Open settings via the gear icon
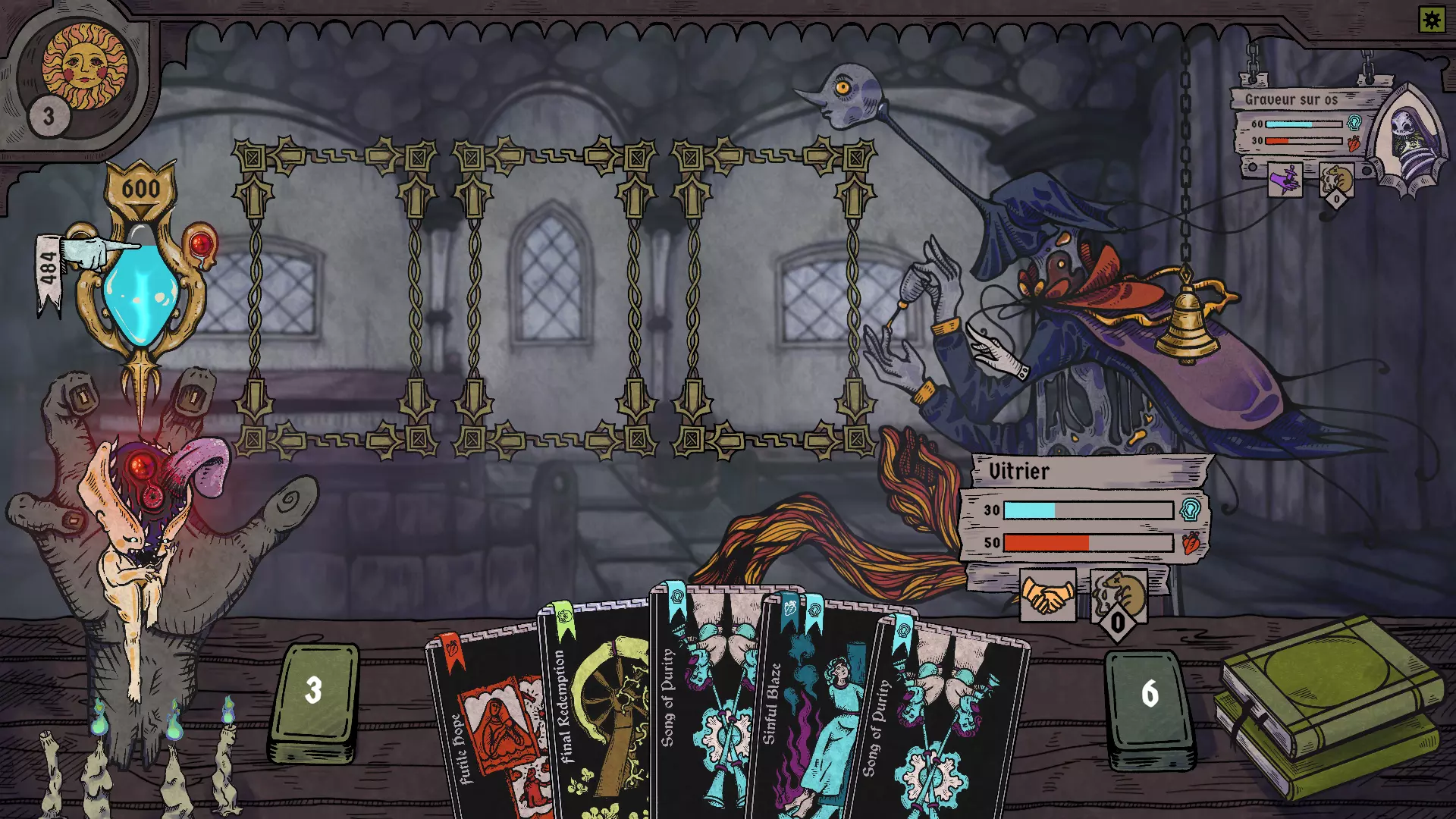The width and height of the screenshot is (1456, 819). 1432,19
